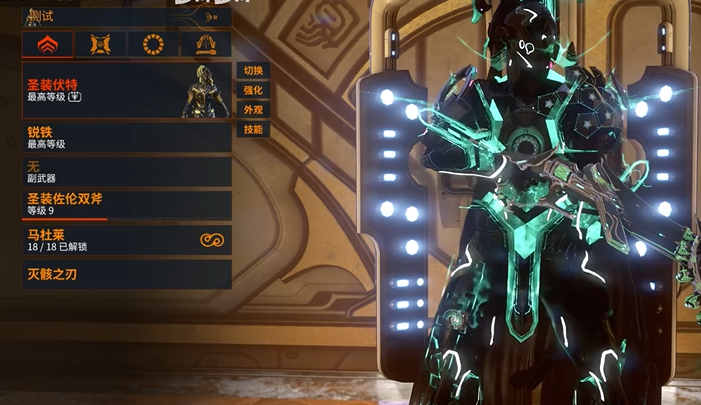701x405 pixels.
Task: Click the 切换 switch button
Action: pyautogui.click(x=253, y=70)
